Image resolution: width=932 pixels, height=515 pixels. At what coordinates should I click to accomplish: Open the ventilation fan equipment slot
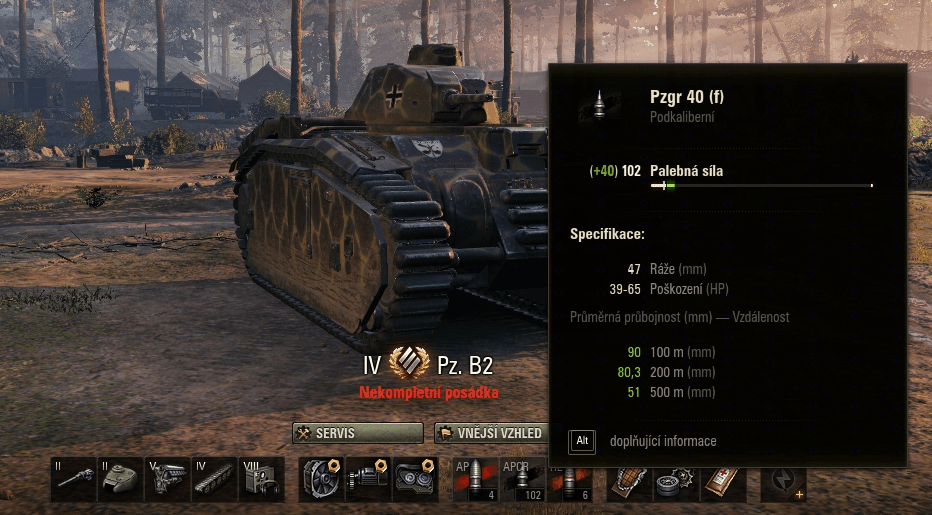(322, 479)
